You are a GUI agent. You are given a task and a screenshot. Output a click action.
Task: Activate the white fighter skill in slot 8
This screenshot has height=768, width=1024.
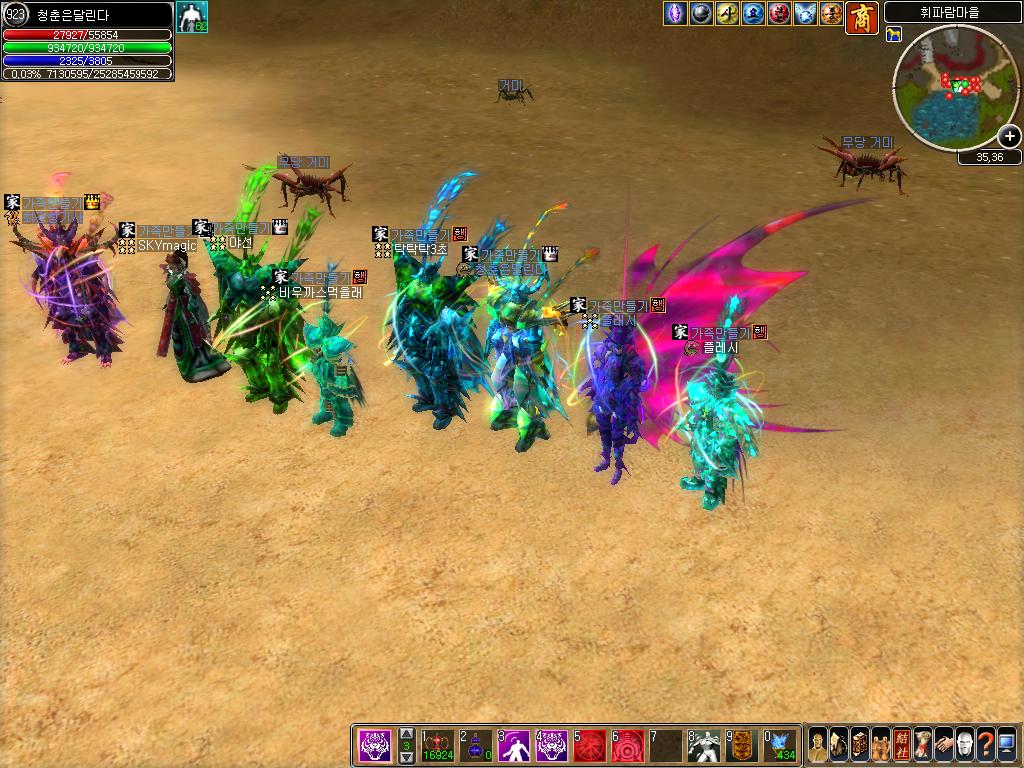(704, 746)
